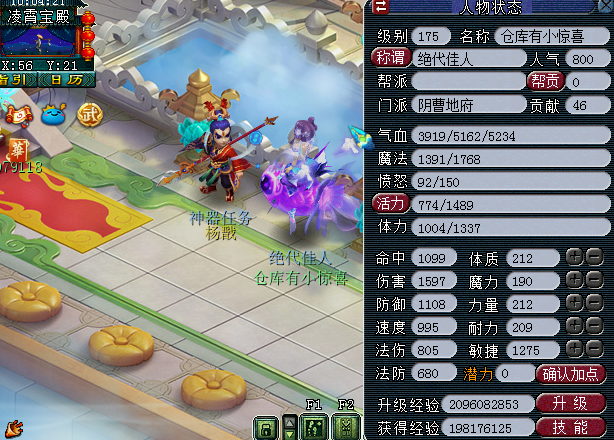614x440 pixels.
Task: Increase 力量 using its plus button
Action: point(574,303)
